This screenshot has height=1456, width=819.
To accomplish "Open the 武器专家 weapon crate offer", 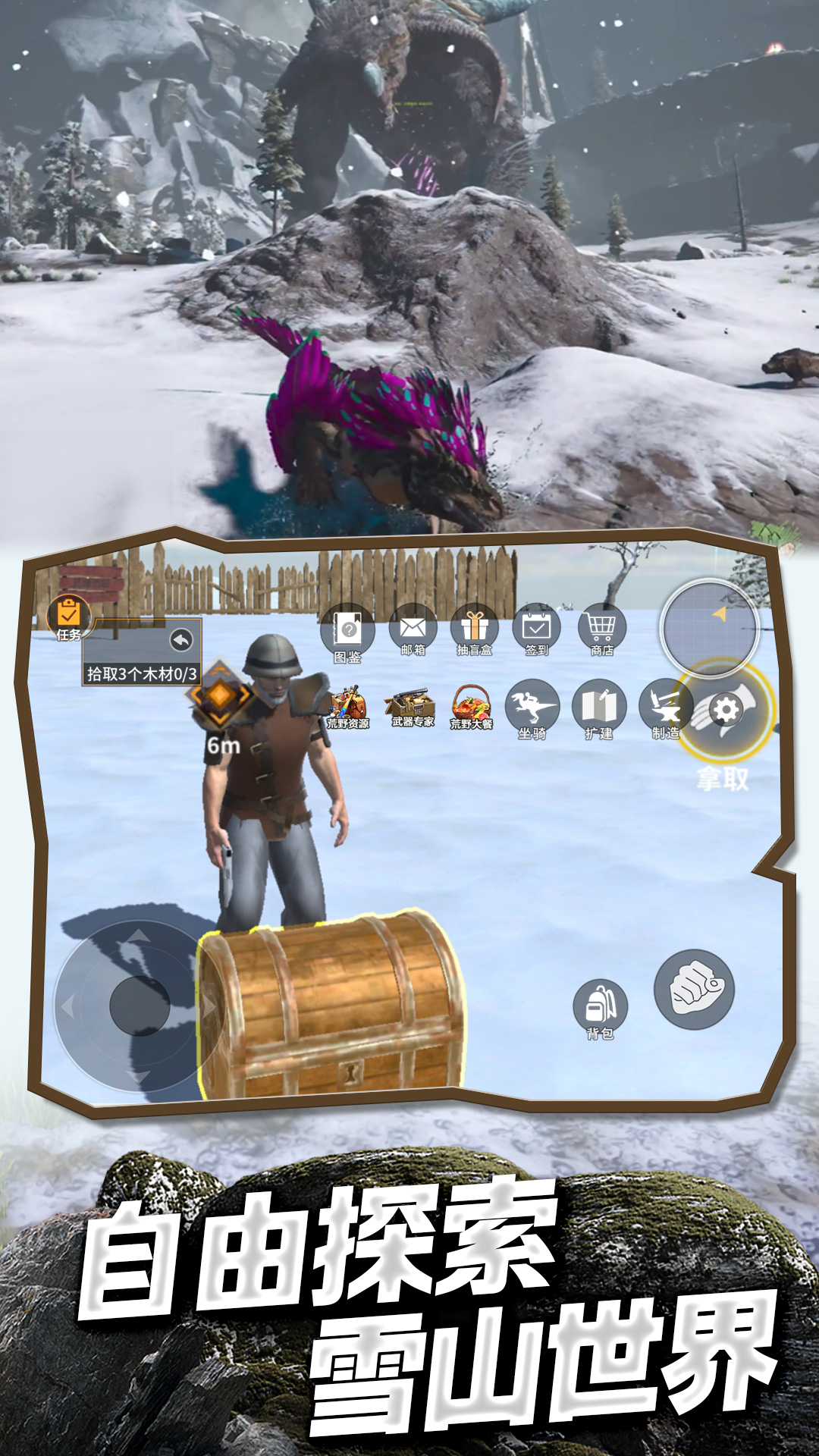I will coord(412,708).
